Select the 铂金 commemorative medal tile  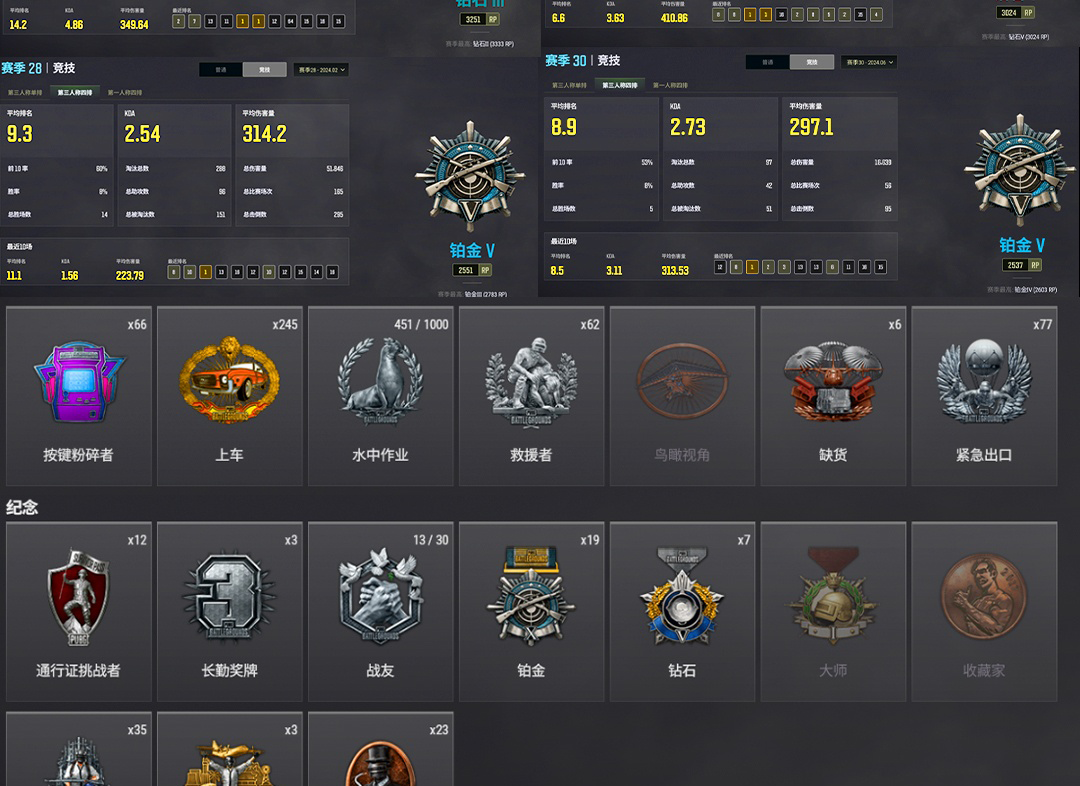tap(532, 612)
